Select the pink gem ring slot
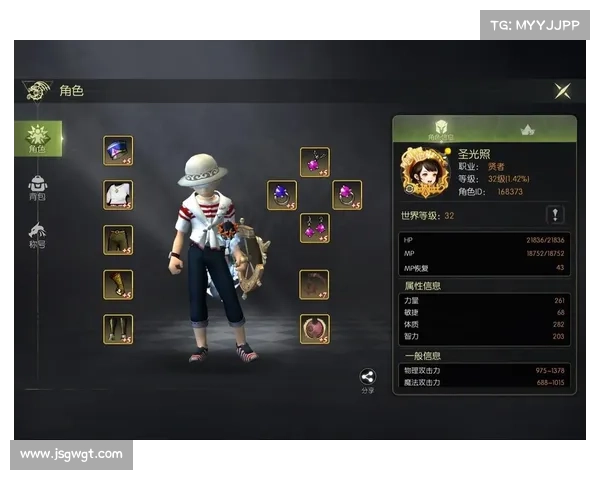This screenshot has height=480, width=600. coord(347,195)
